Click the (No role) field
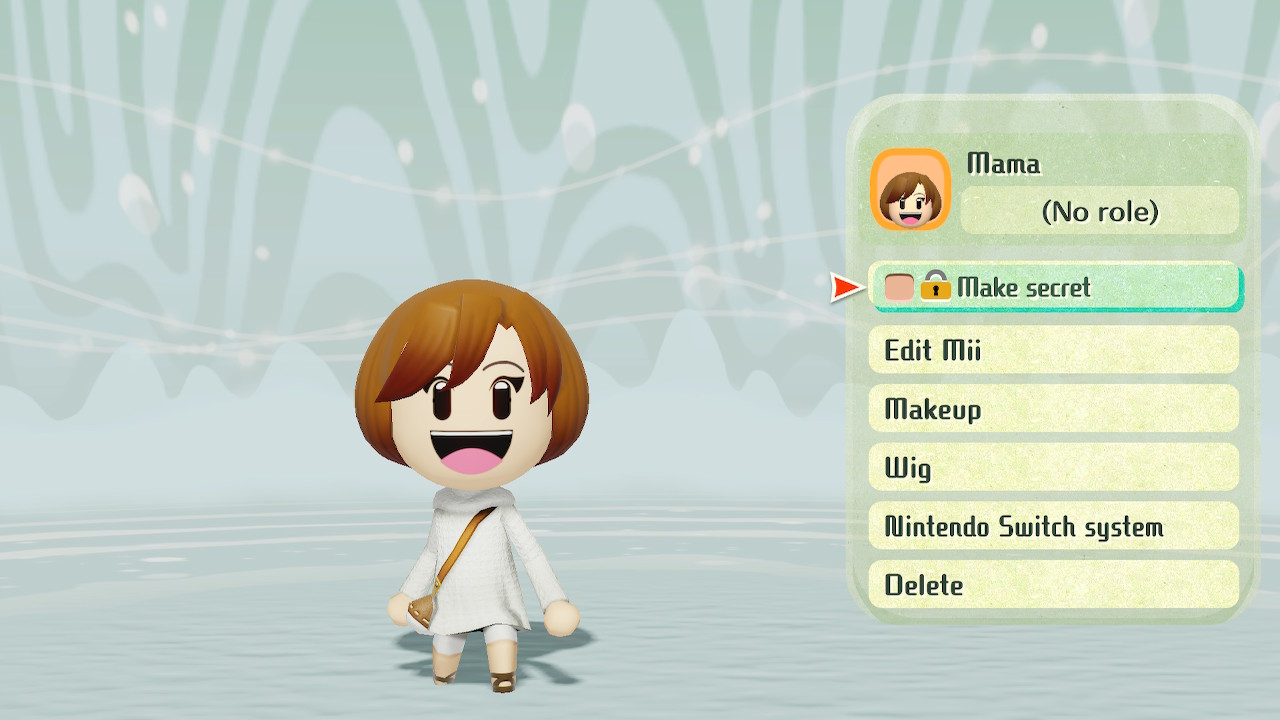The width and height of the screenshot is (1280, 720). pos(1098,211)
